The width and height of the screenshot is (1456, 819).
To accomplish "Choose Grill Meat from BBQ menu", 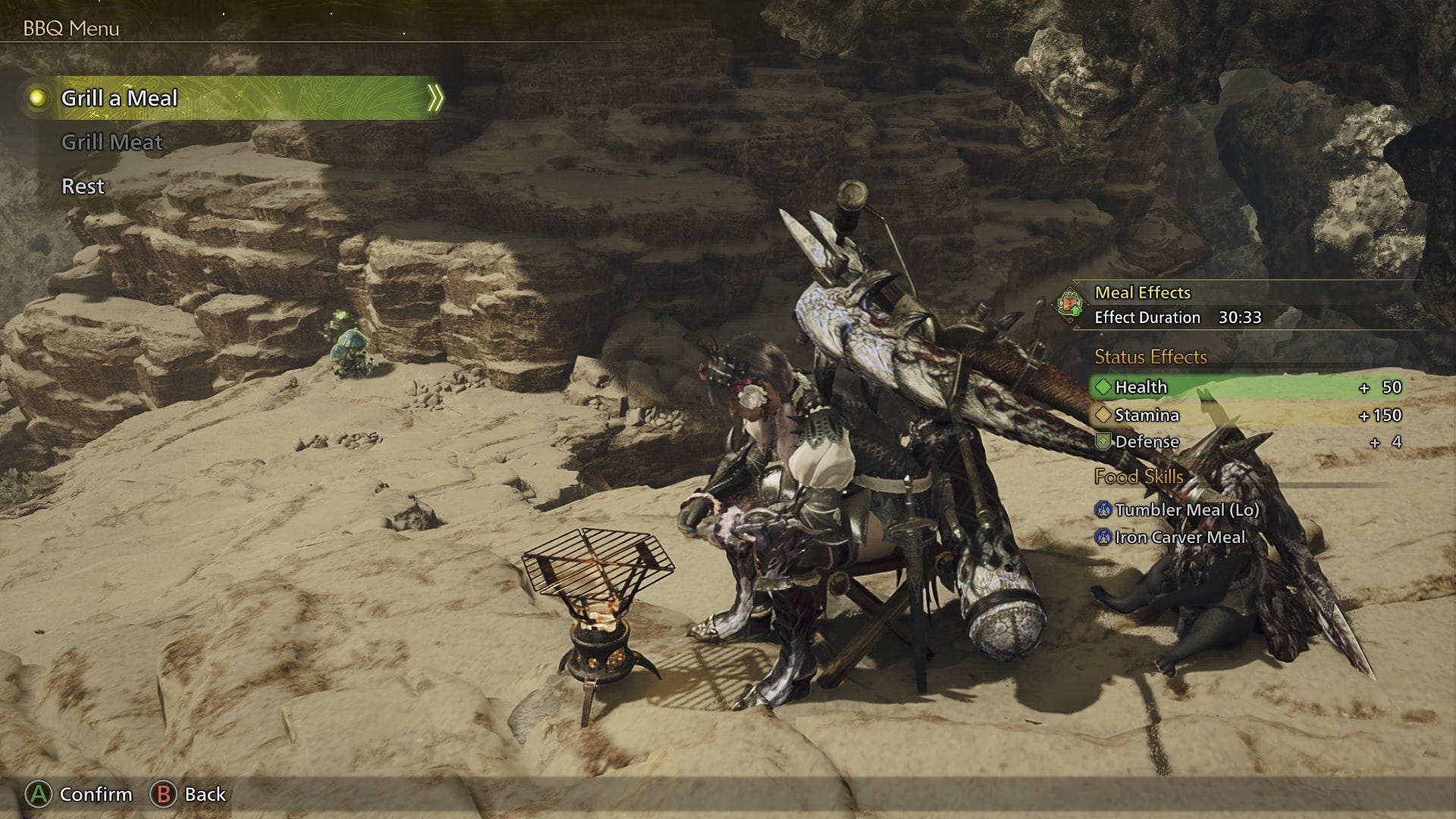I will coord(112,142).
